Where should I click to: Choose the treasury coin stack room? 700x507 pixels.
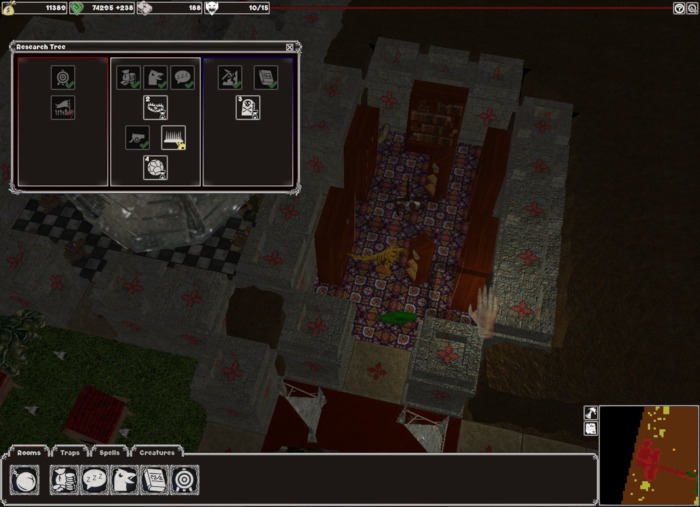(64, 481)
